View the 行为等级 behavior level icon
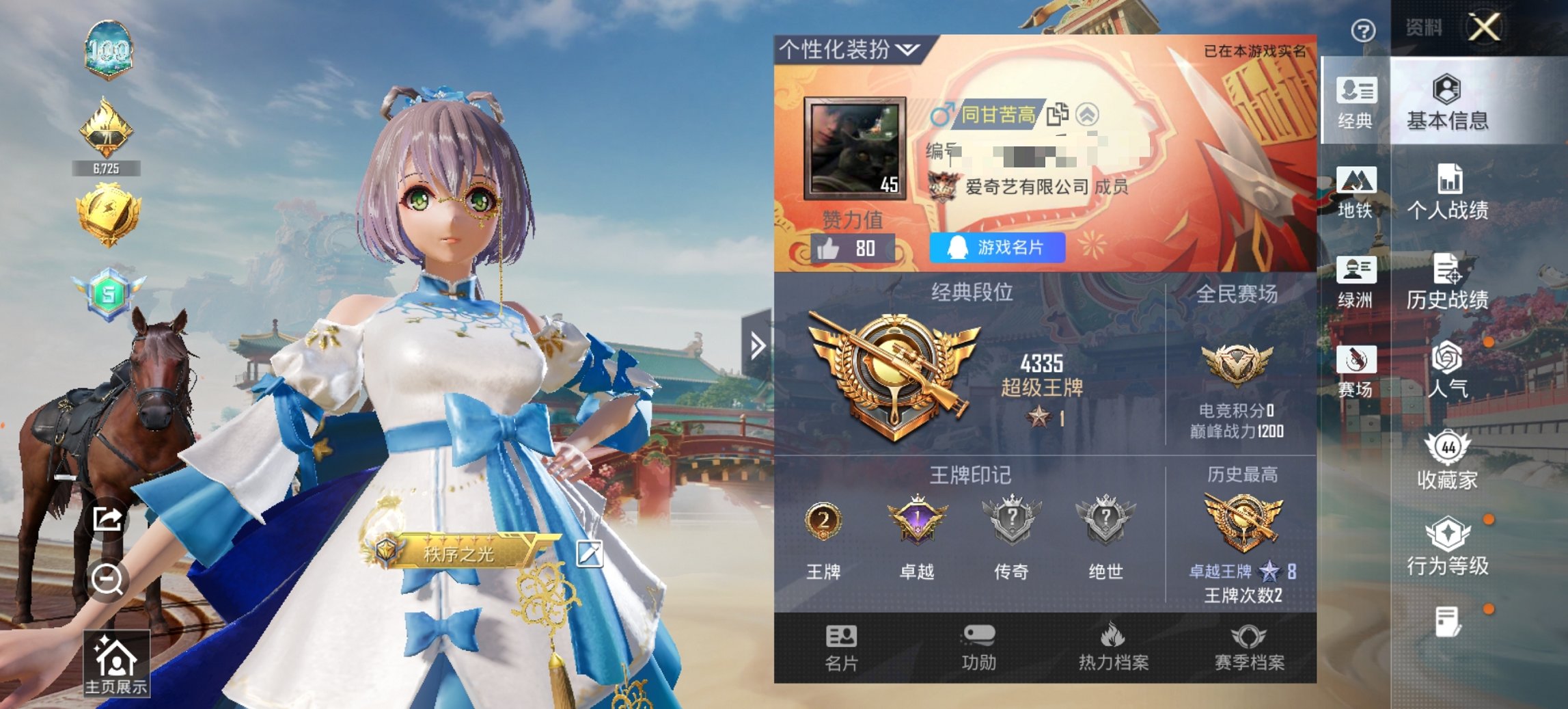 pyautogui.click(x=1446, y=547)
